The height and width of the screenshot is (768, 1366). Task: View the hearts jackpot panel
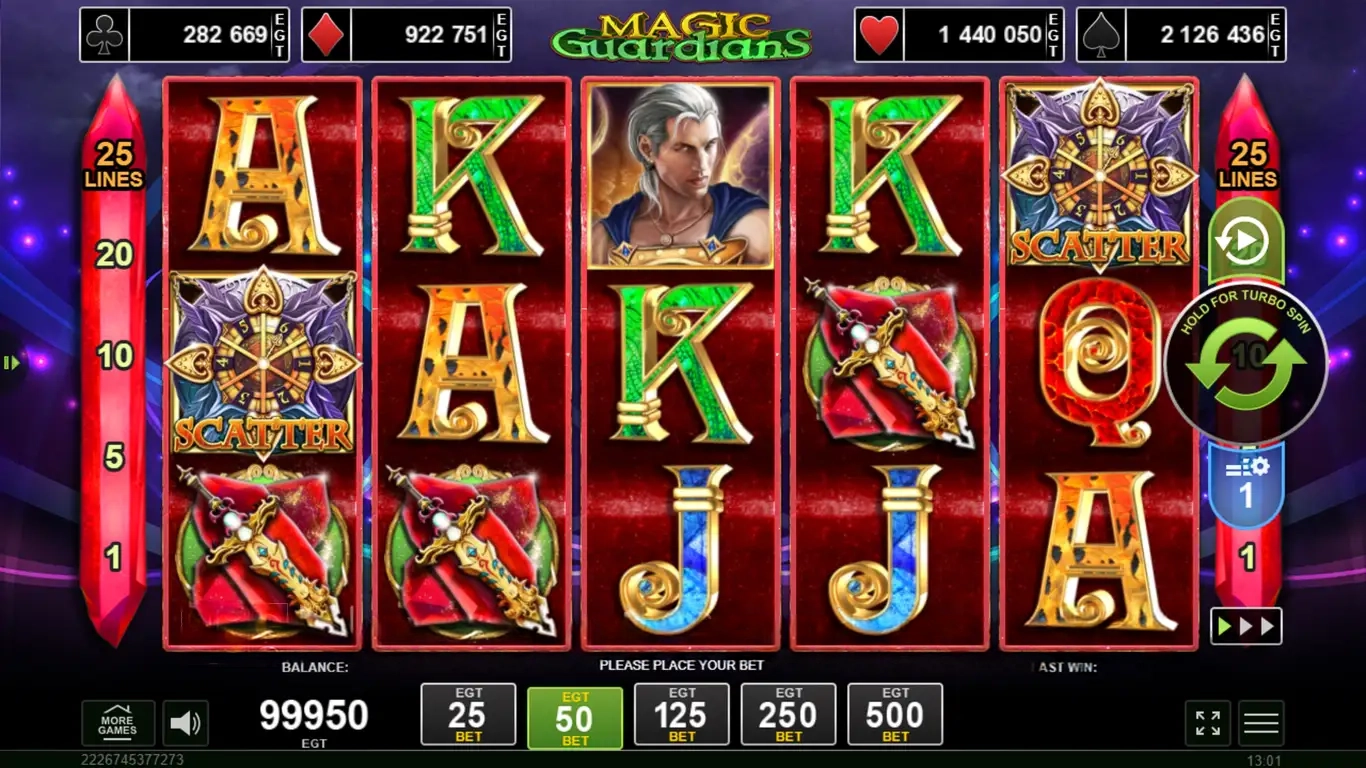[x=959, y=35]
